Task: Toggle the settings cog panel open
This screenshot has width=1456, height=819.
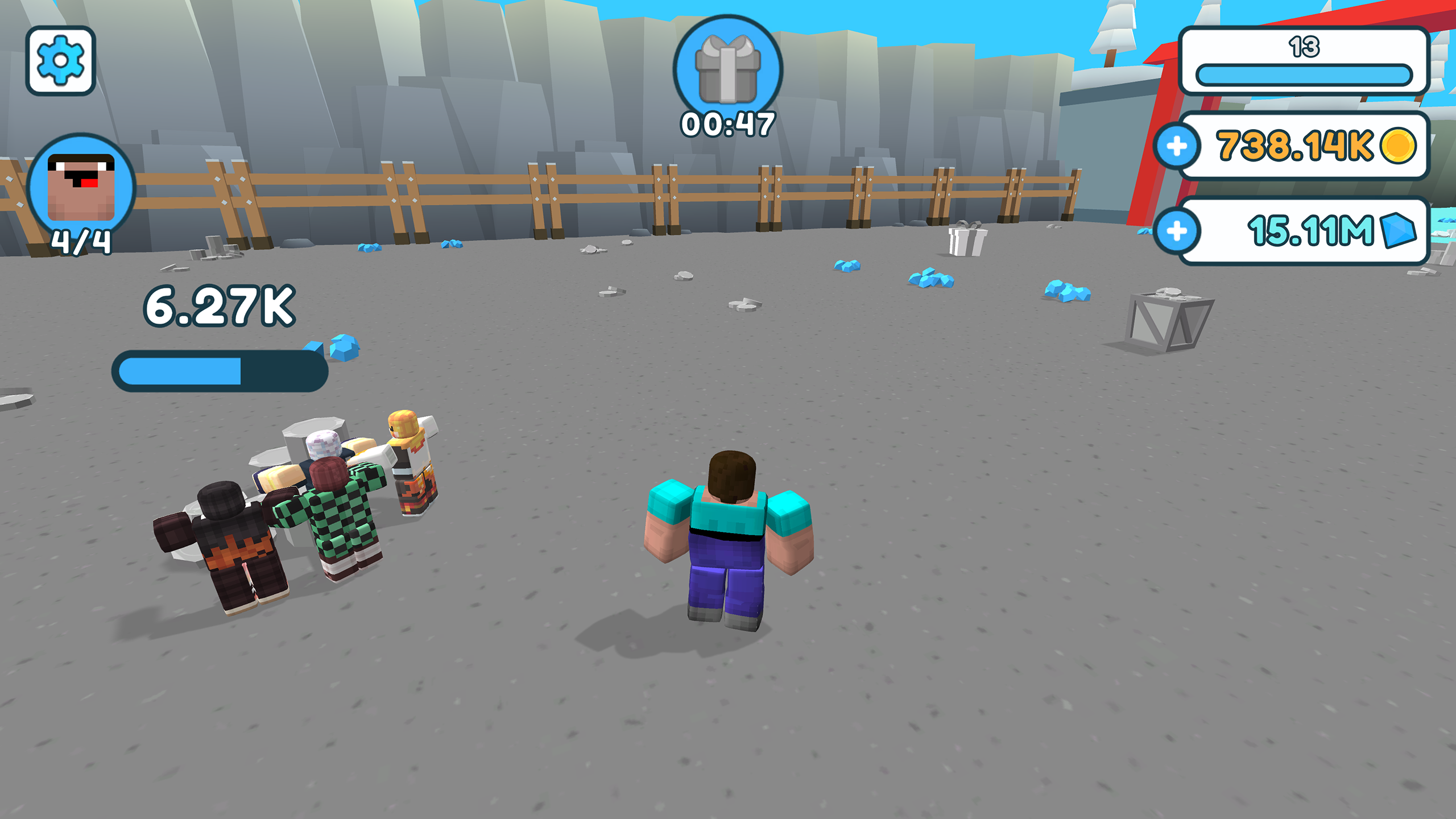Action: [x=61, y=60]
